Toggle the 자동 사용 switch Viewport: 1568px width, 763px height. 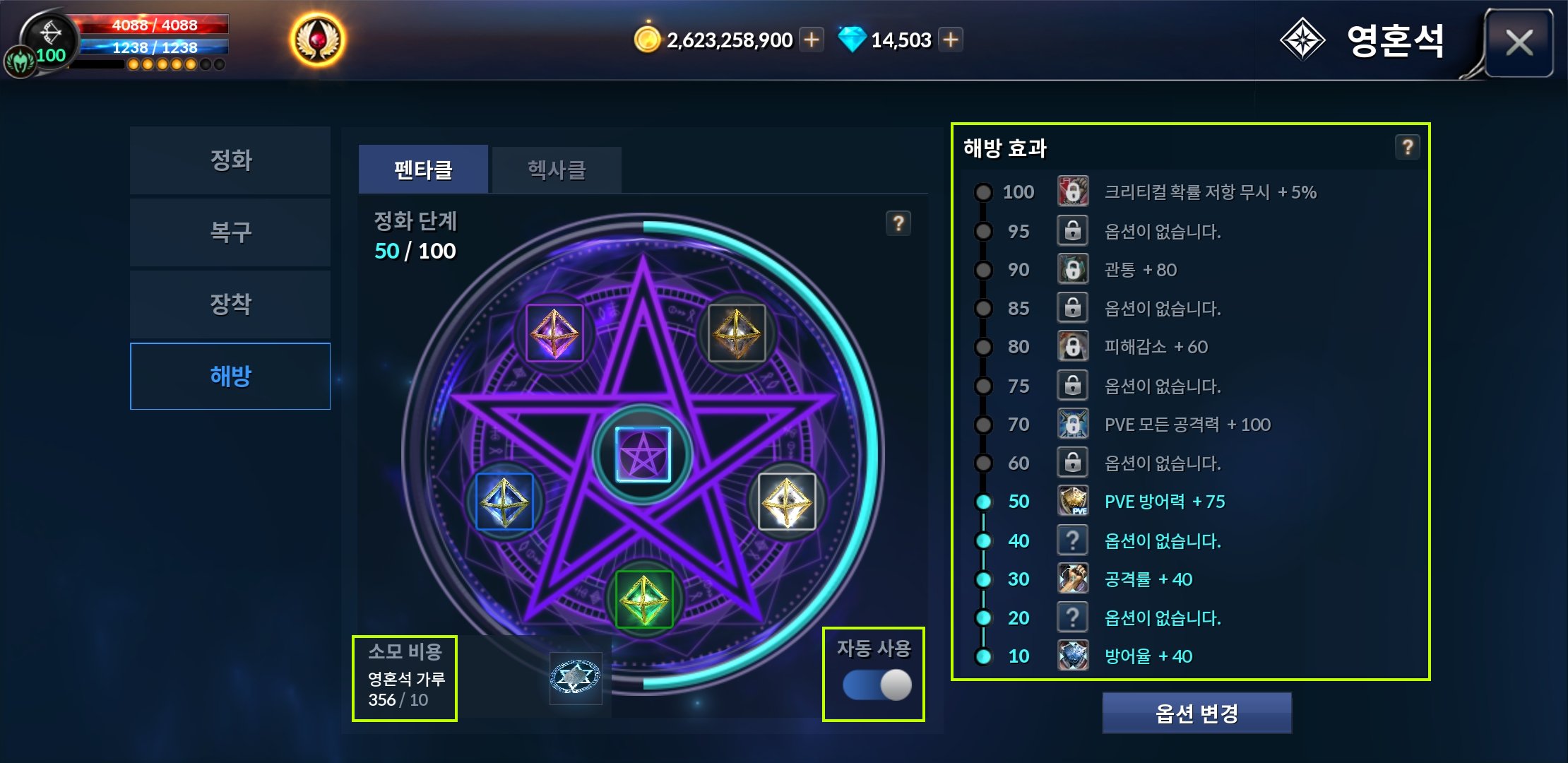(877, 685)
